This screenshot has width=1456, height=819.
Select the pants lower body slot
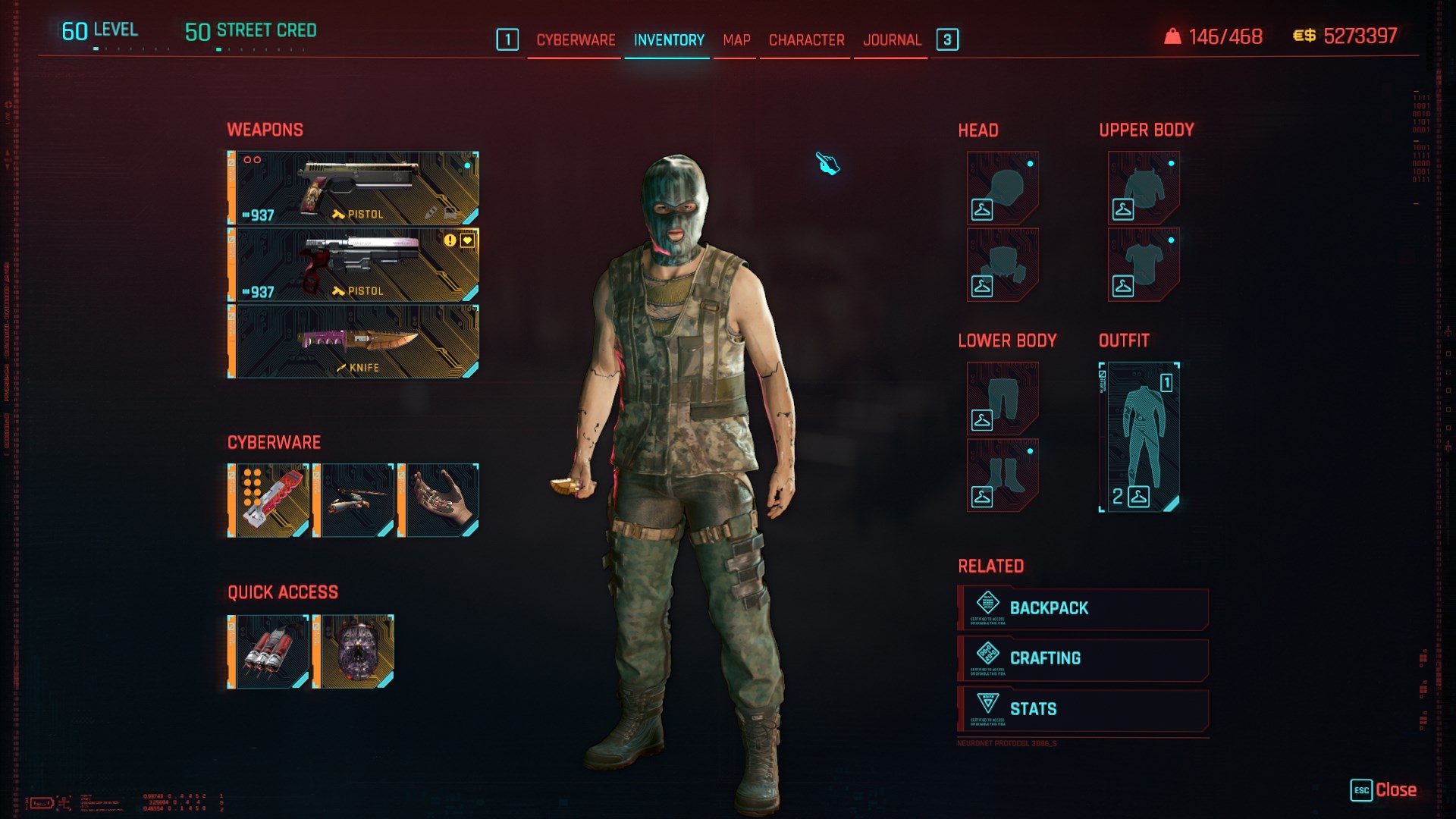point(1003,399)
